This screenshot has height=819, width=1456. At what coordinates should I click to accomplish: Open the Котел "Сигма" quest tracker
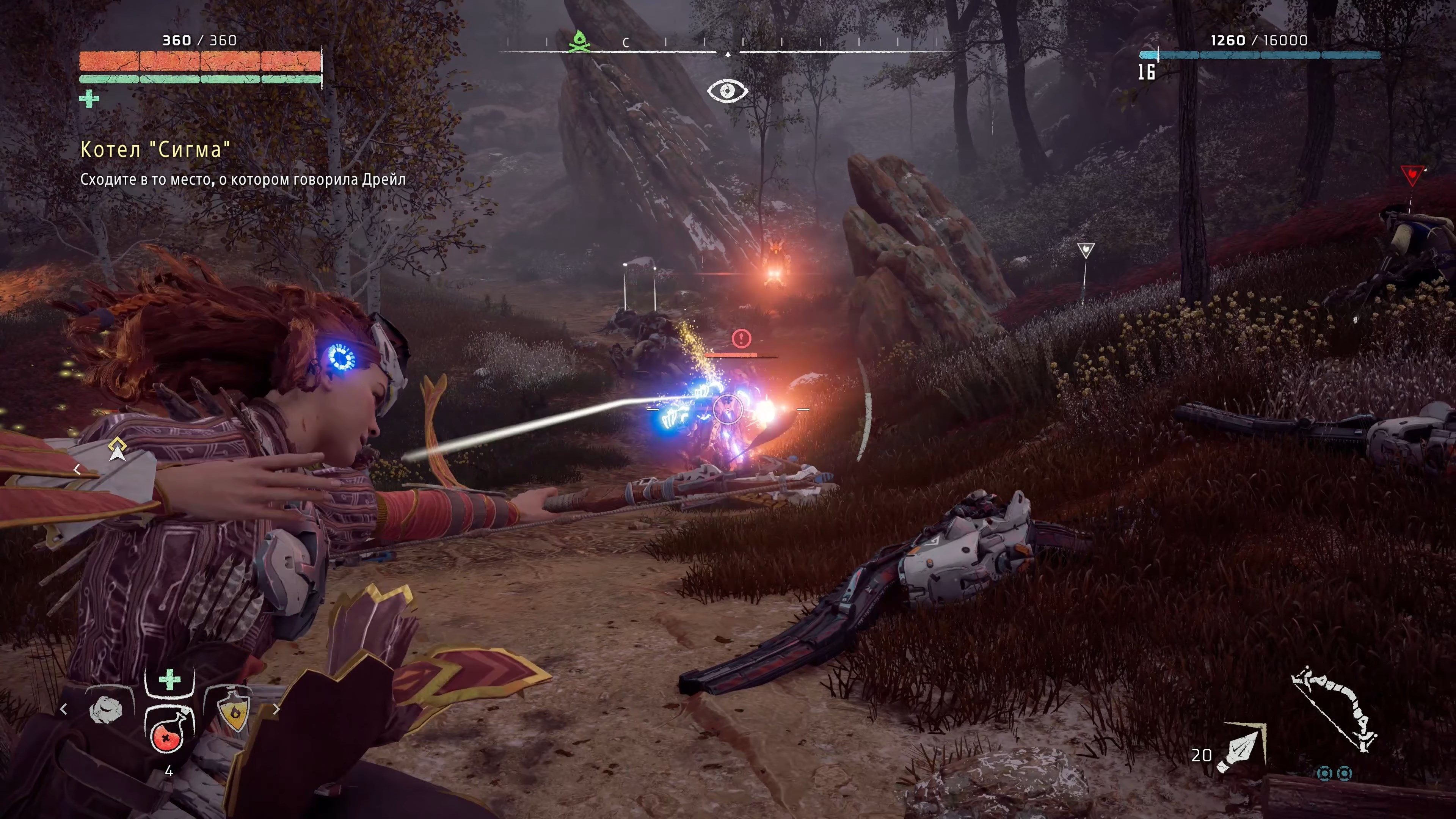point(155,150)
